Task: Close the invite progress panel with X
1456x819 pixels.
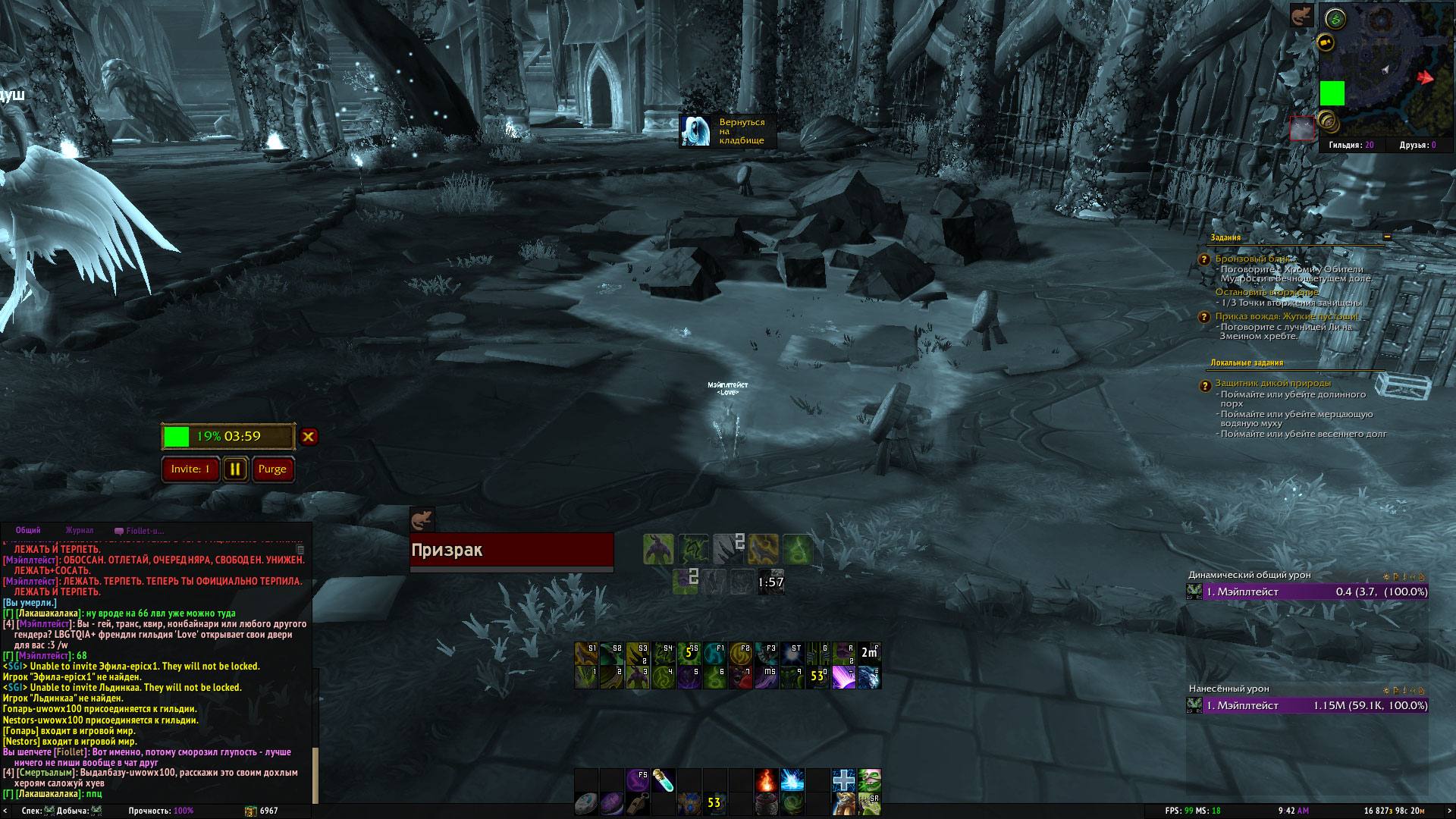Action: 308,437
